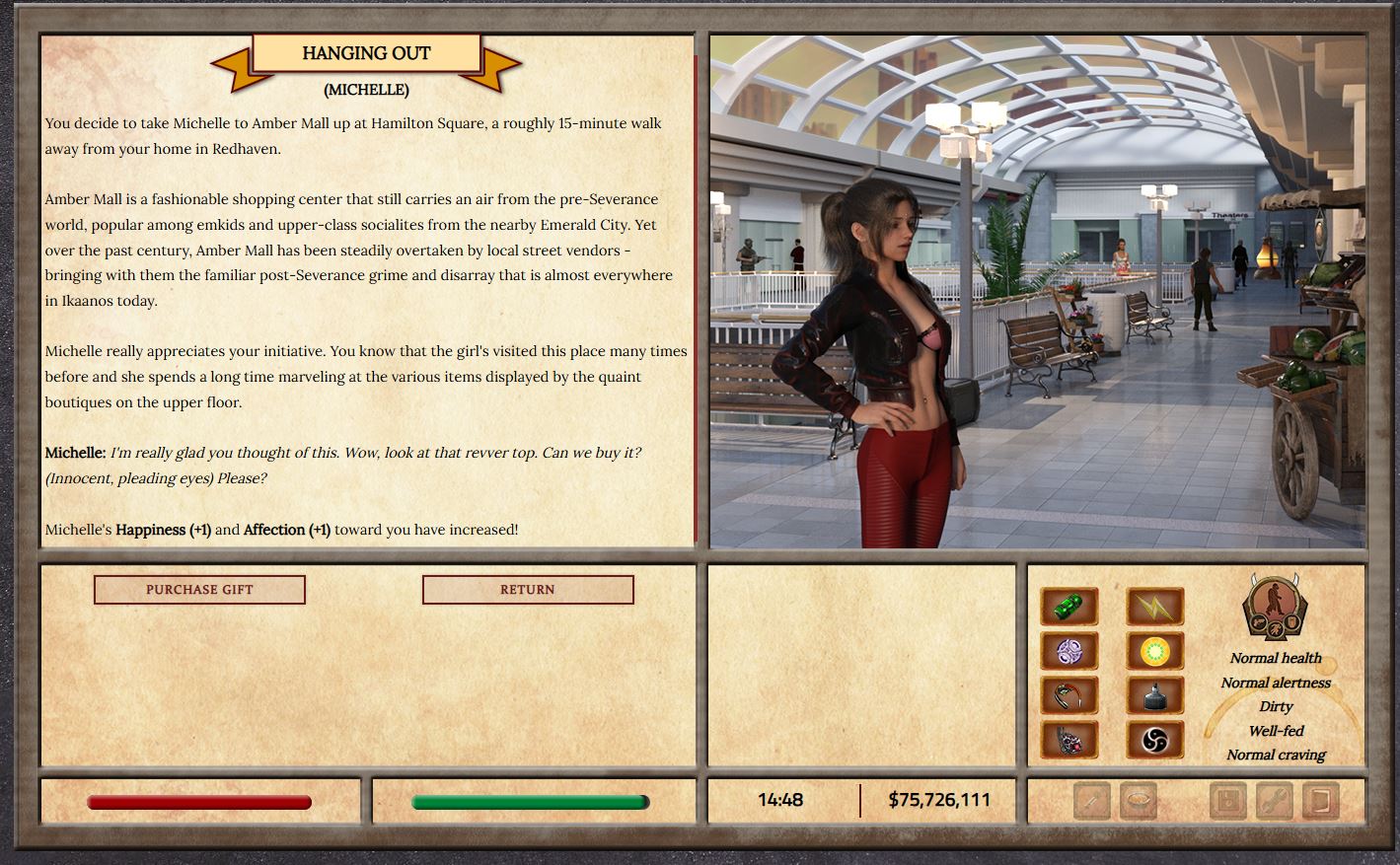The image size is (1400, 865).
Task: Activate the yellow lightning bolt icon
Action: (1155, 607)
